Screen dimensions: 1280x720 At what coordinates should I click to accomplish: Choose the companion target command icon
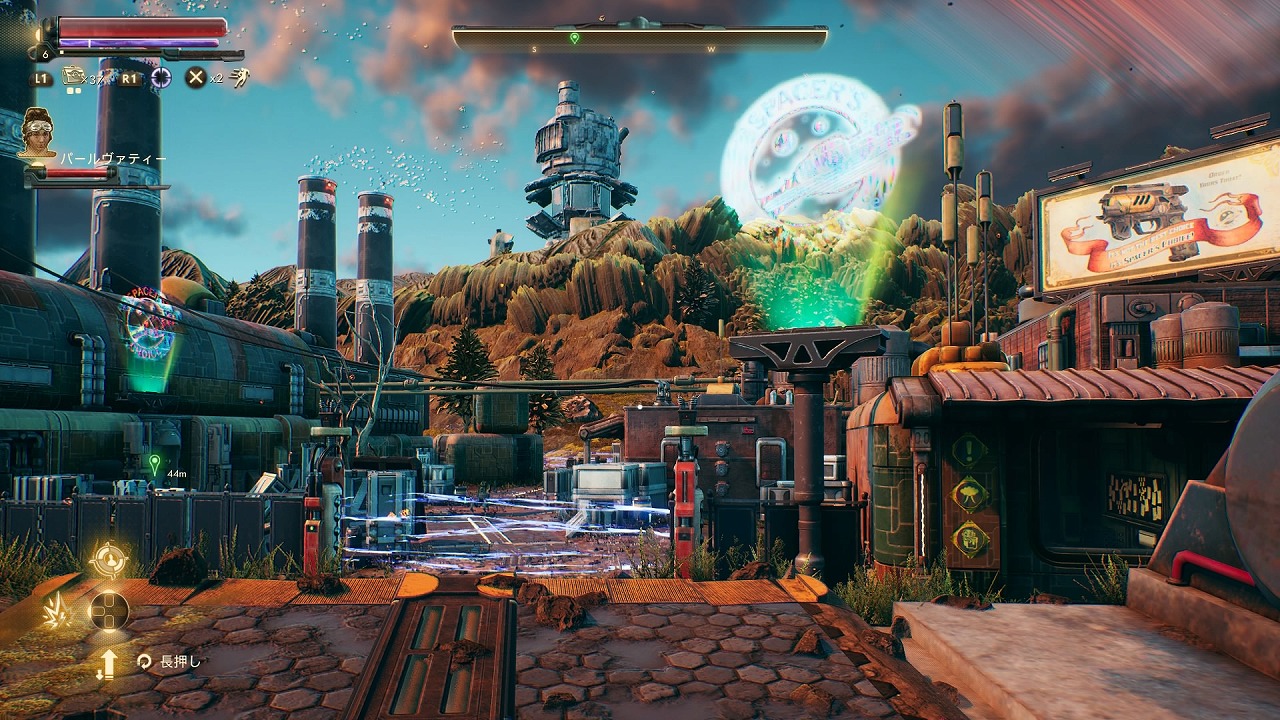coord(108,560)
